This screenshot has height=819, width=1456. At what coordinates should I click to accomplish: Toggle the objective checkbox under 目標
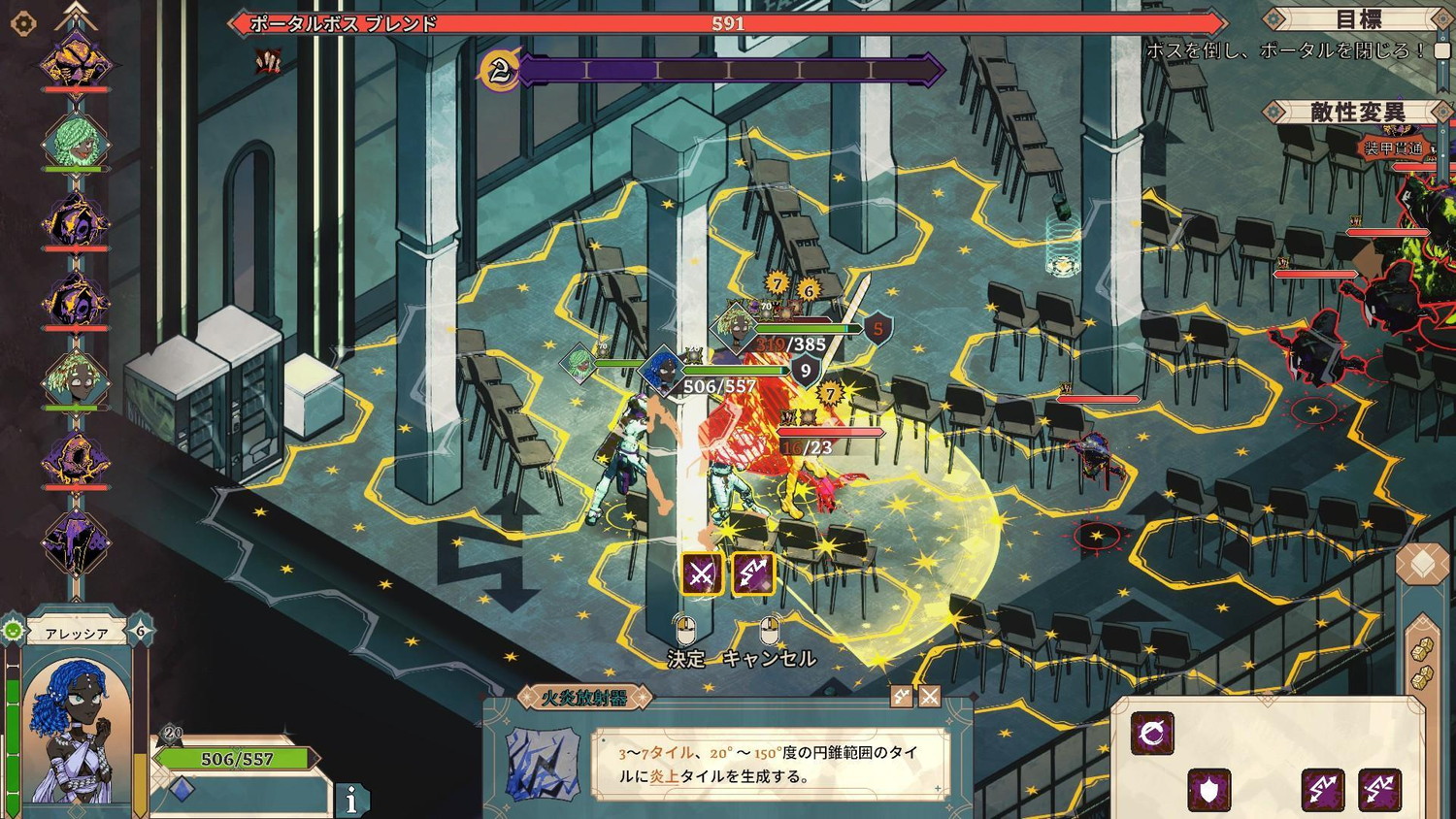coord(1442,50)
